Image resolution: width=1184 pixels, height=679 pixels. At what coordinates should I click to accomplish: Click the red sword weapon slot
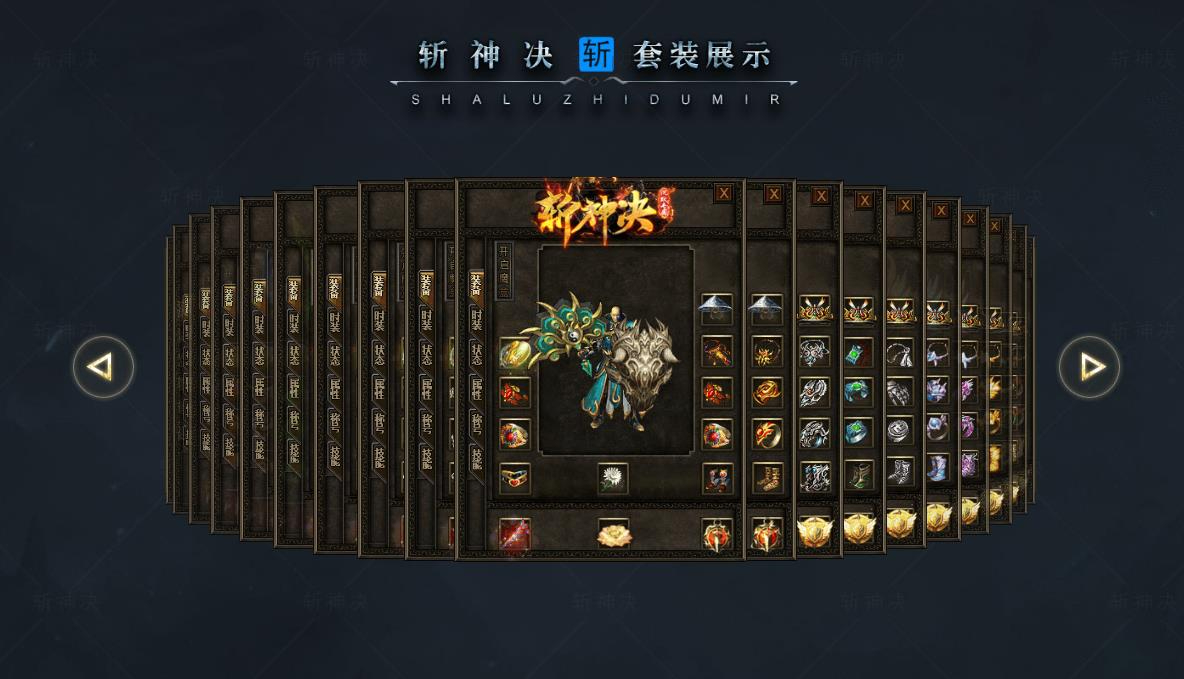515,534
